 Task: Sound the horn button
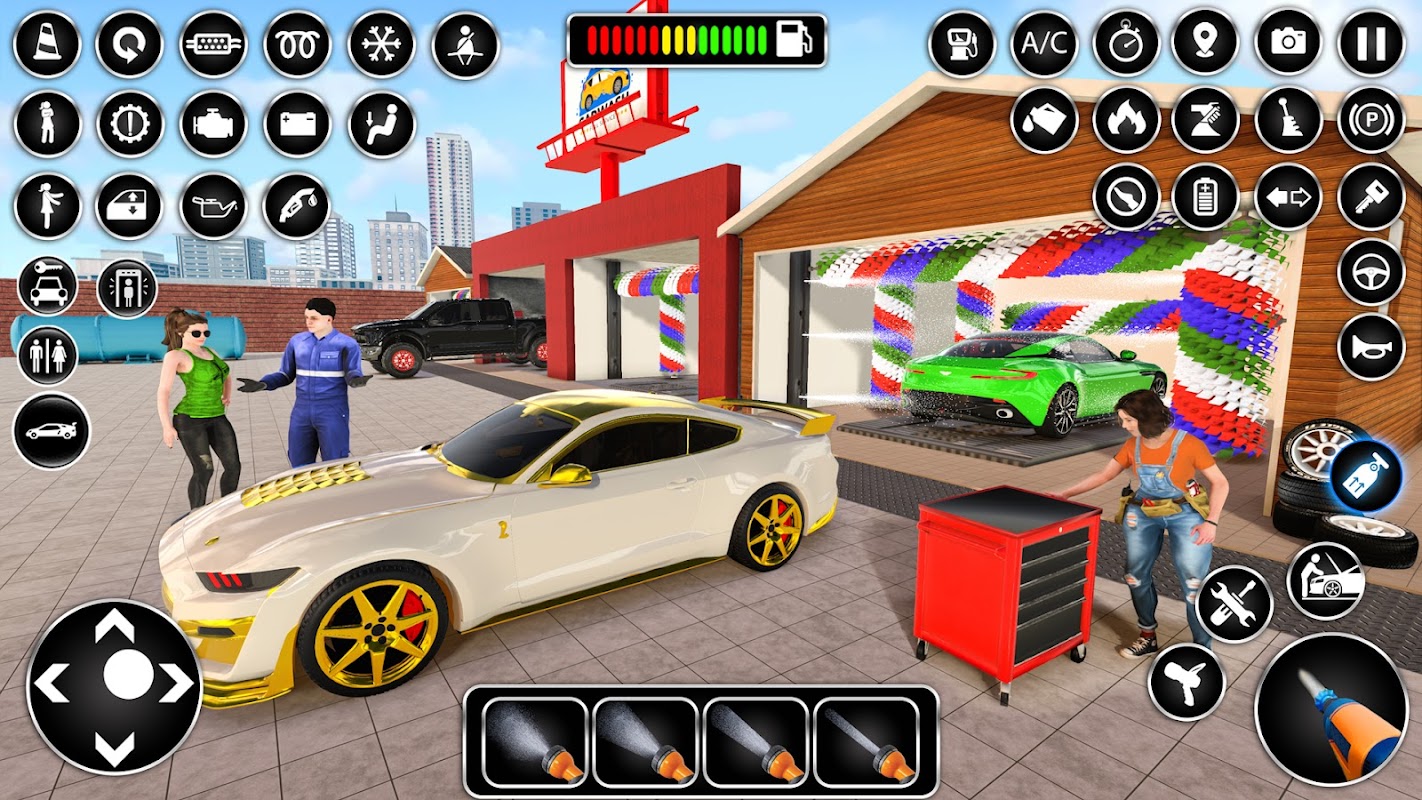[1371, 346]
